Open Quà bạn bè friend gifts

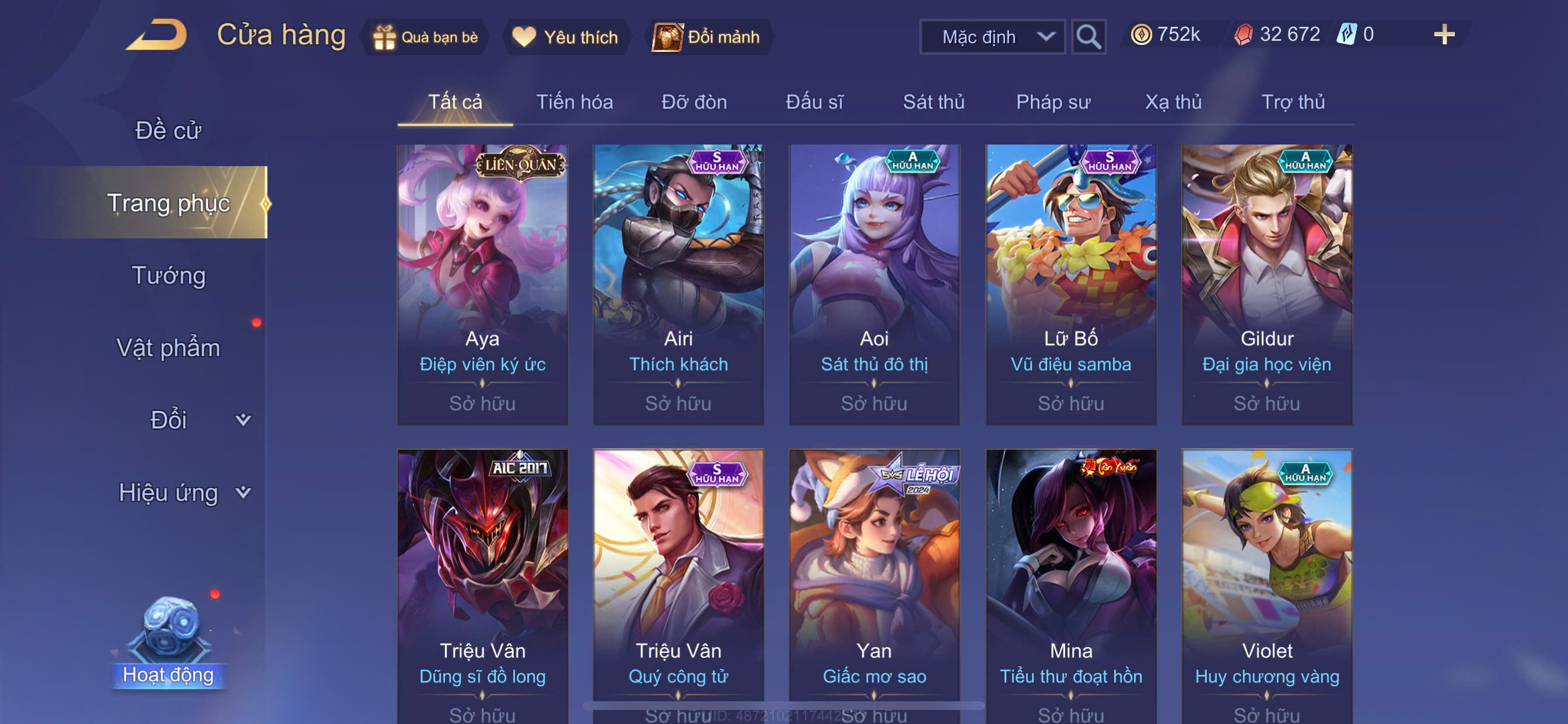[425, 37]
